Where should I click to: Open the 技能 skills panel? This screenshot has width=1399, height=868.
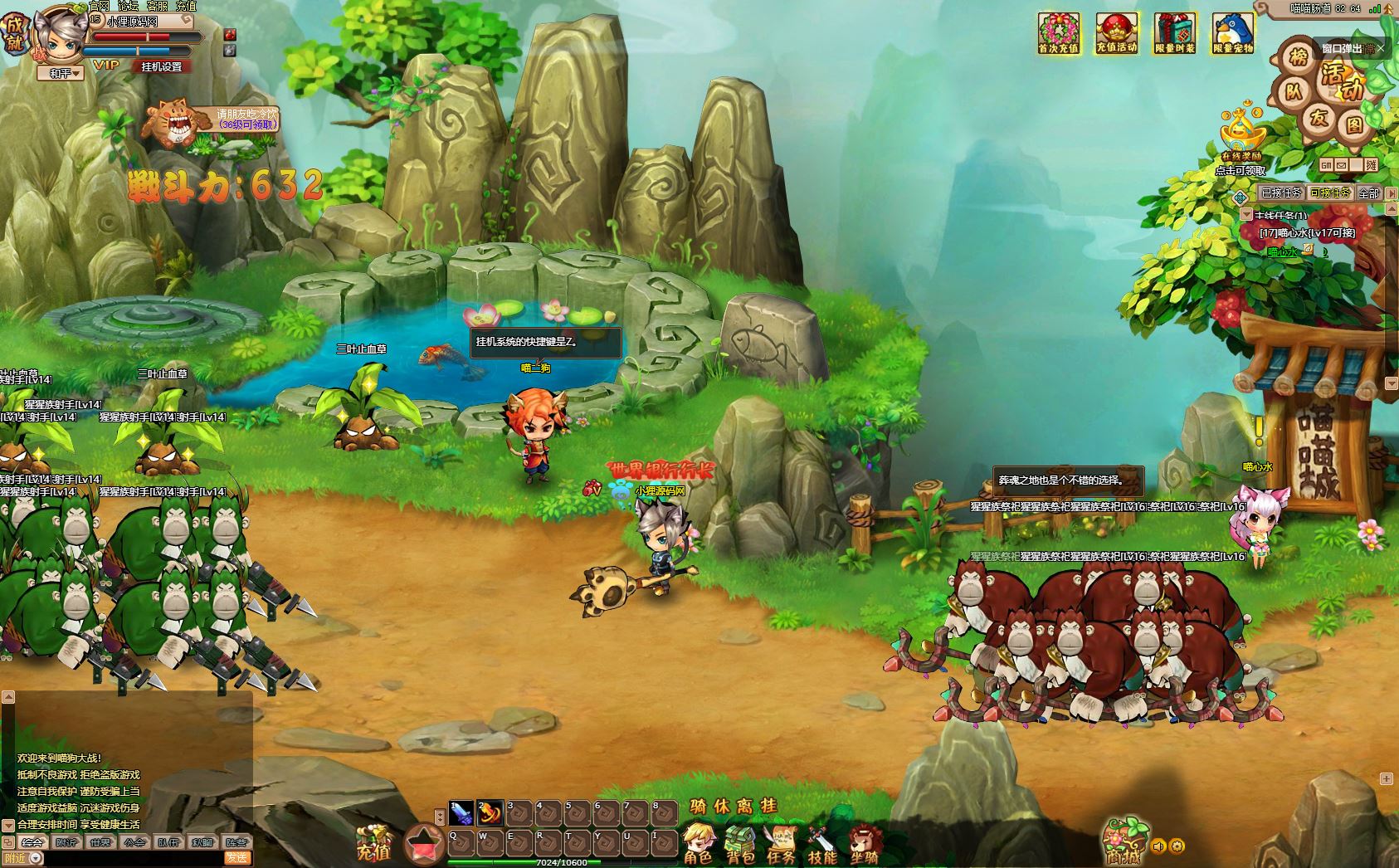click(822, 842)
